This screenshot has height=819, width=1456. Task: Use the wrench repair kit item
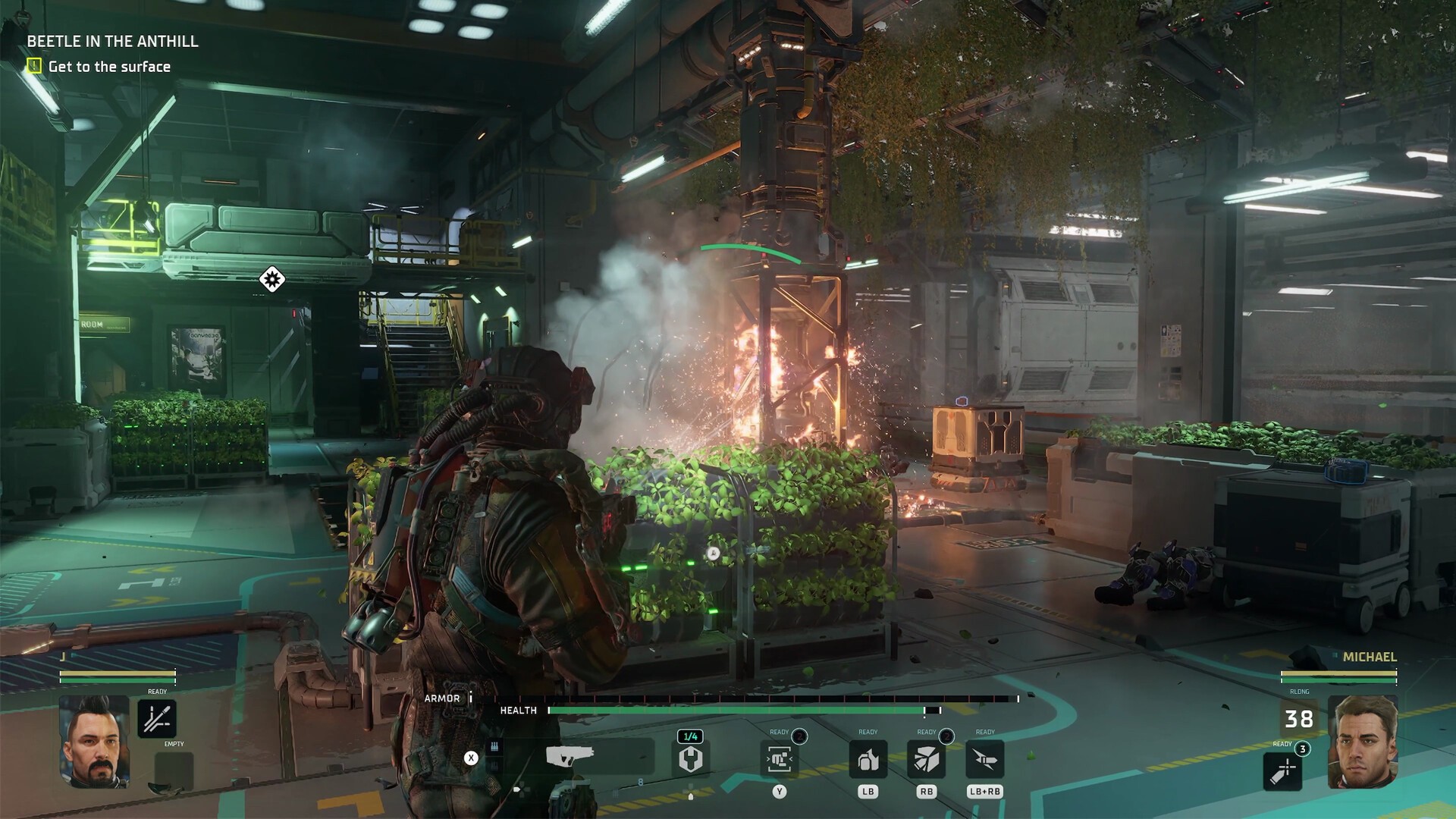[690, 758]
